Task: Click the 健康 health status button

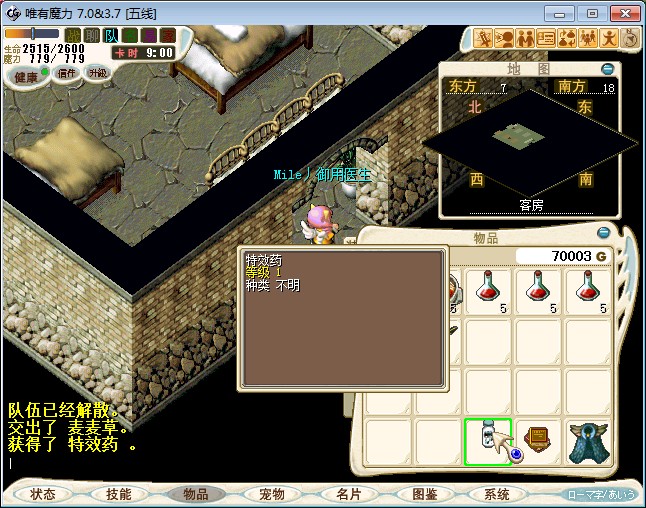Action: (x=28, y=76)
